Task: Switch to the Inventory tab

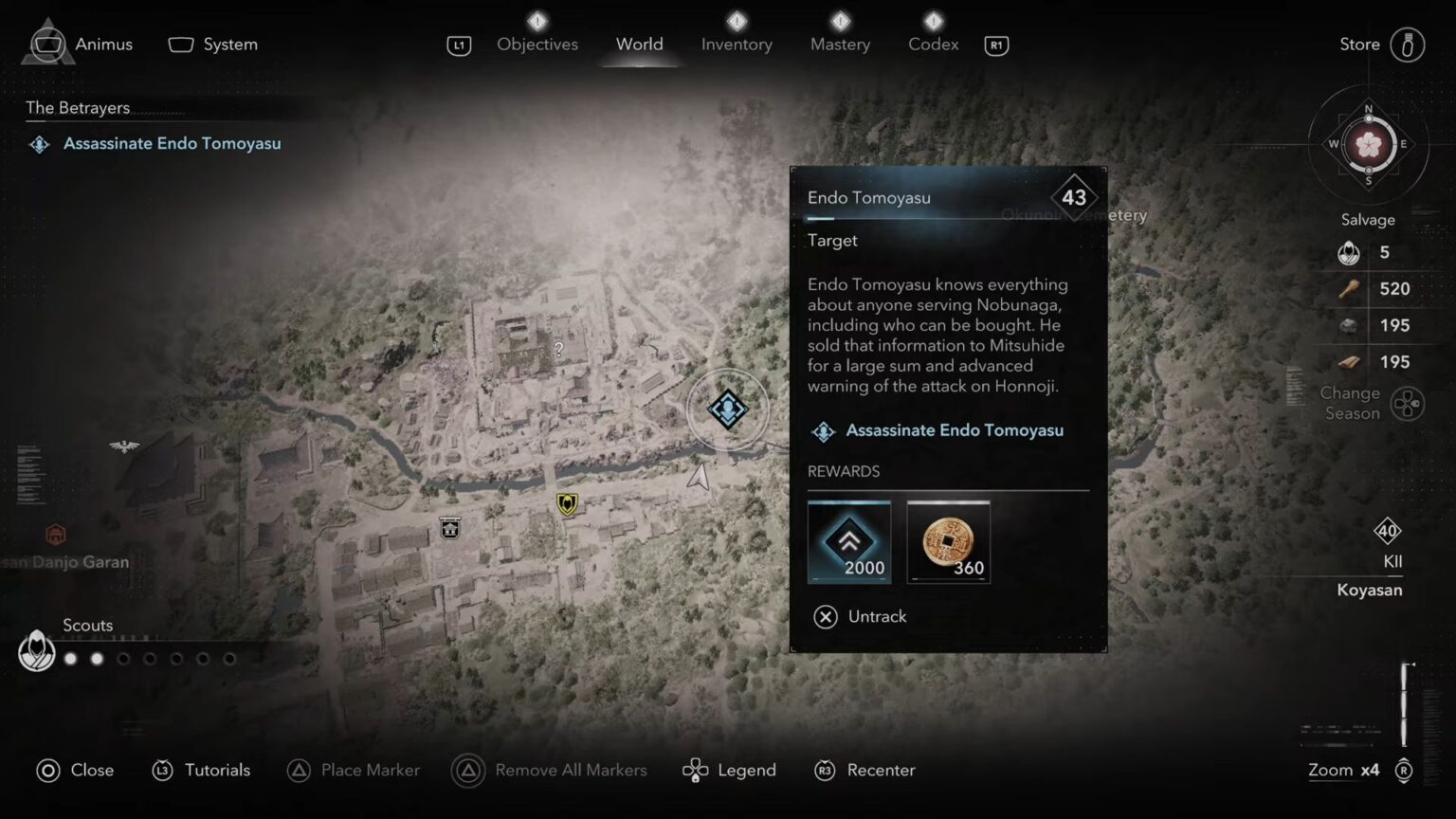Action: tap(737, 44)
